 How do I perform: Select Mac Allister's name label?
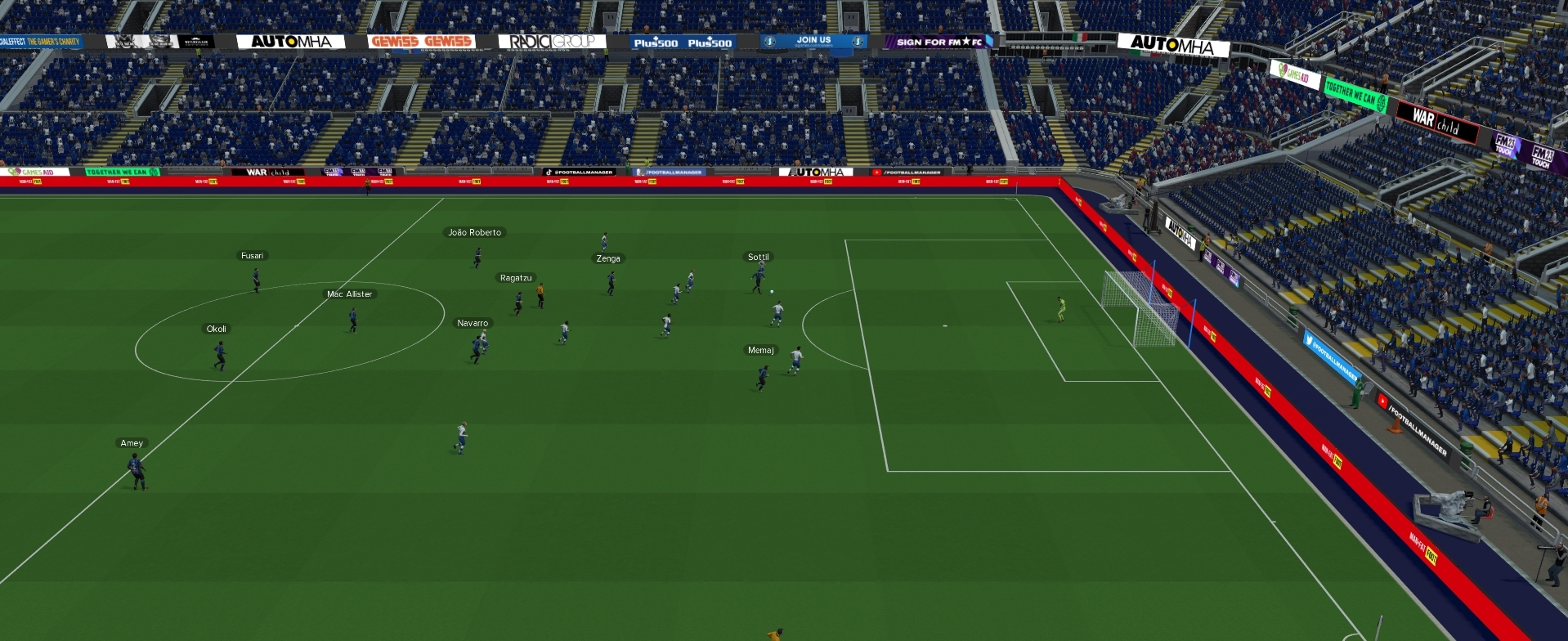(x=349, y=294)
